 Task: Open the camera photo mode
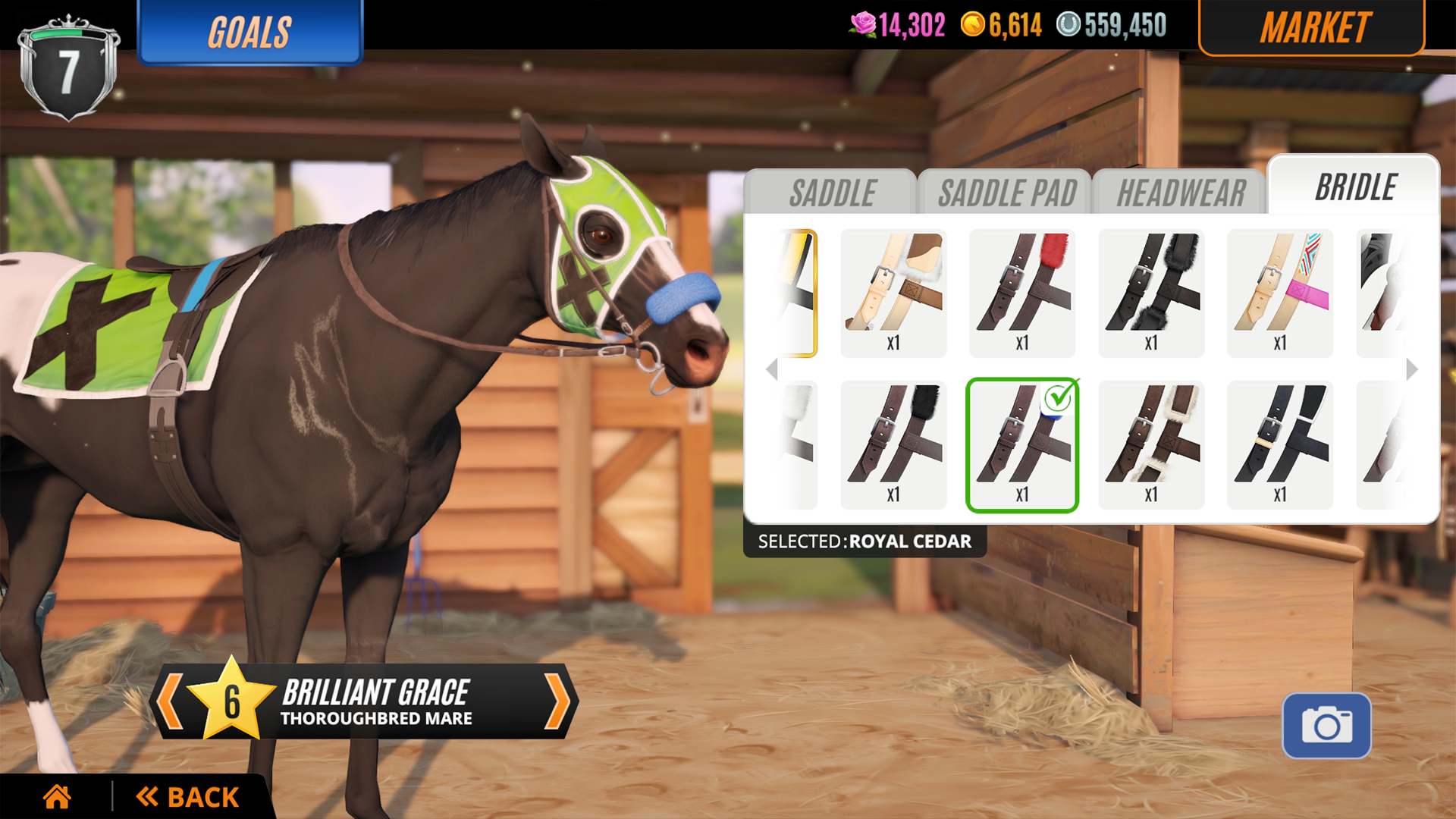click(1327, 724)
